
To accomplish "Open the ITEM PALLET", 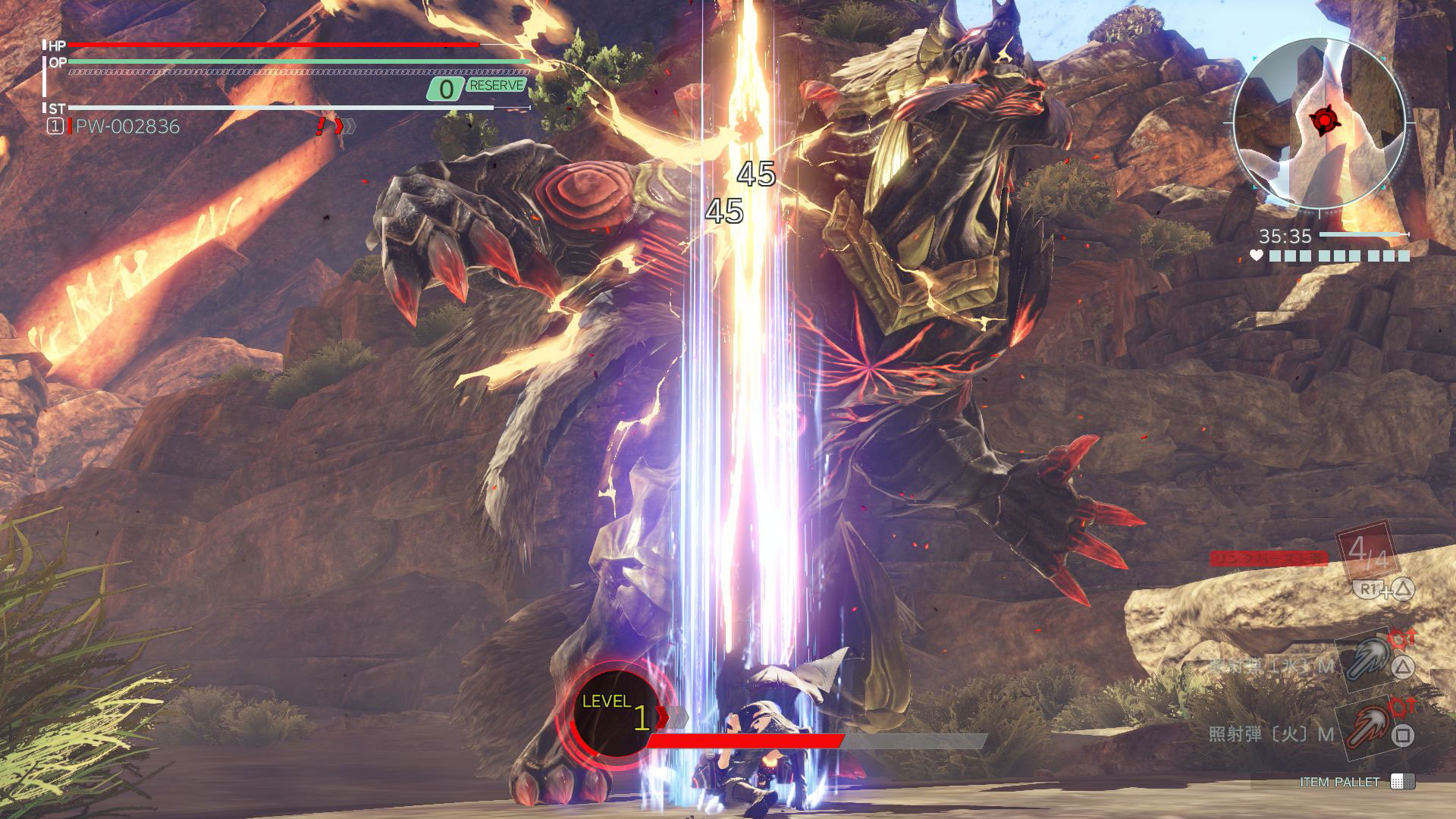I will coord(1357,782).
